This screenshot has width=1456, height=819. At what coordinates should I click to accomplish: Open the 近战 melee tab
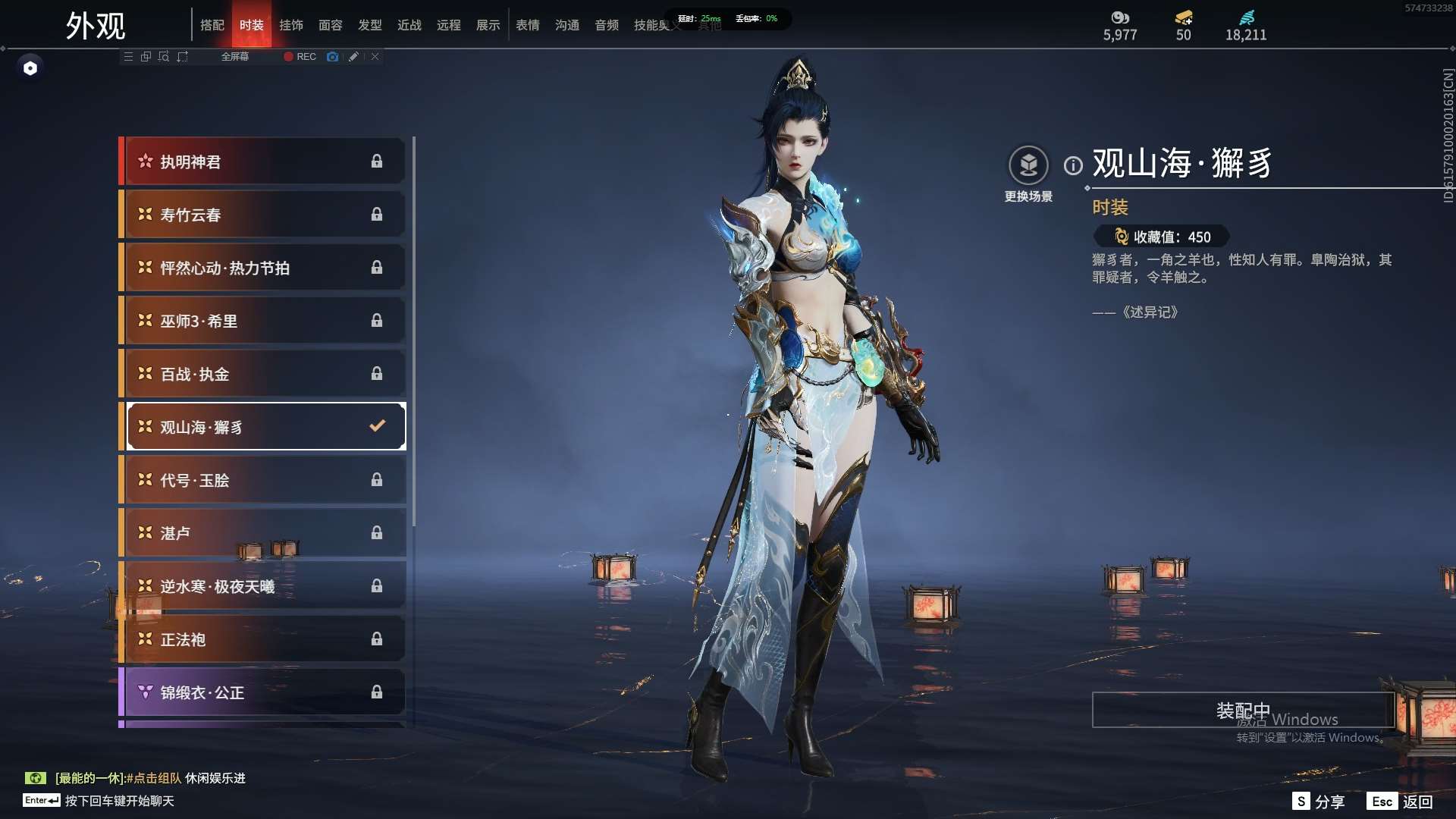[409, 25]
